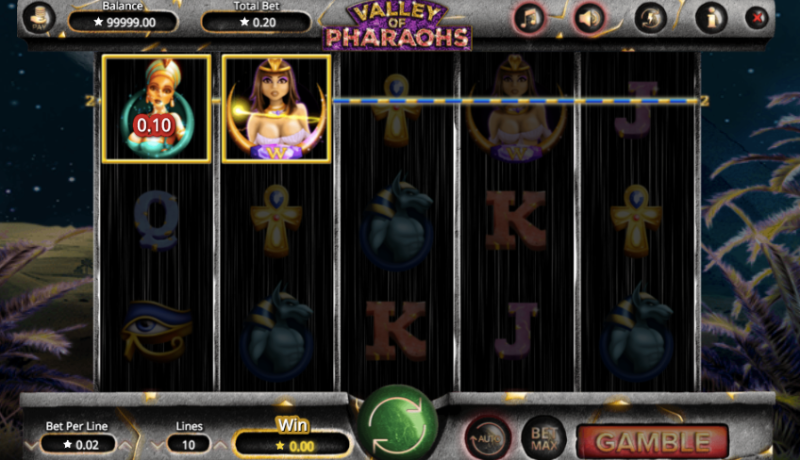Toggle the music note button
Viewport: 800px width, 460px height.
[x=530, y=18]
